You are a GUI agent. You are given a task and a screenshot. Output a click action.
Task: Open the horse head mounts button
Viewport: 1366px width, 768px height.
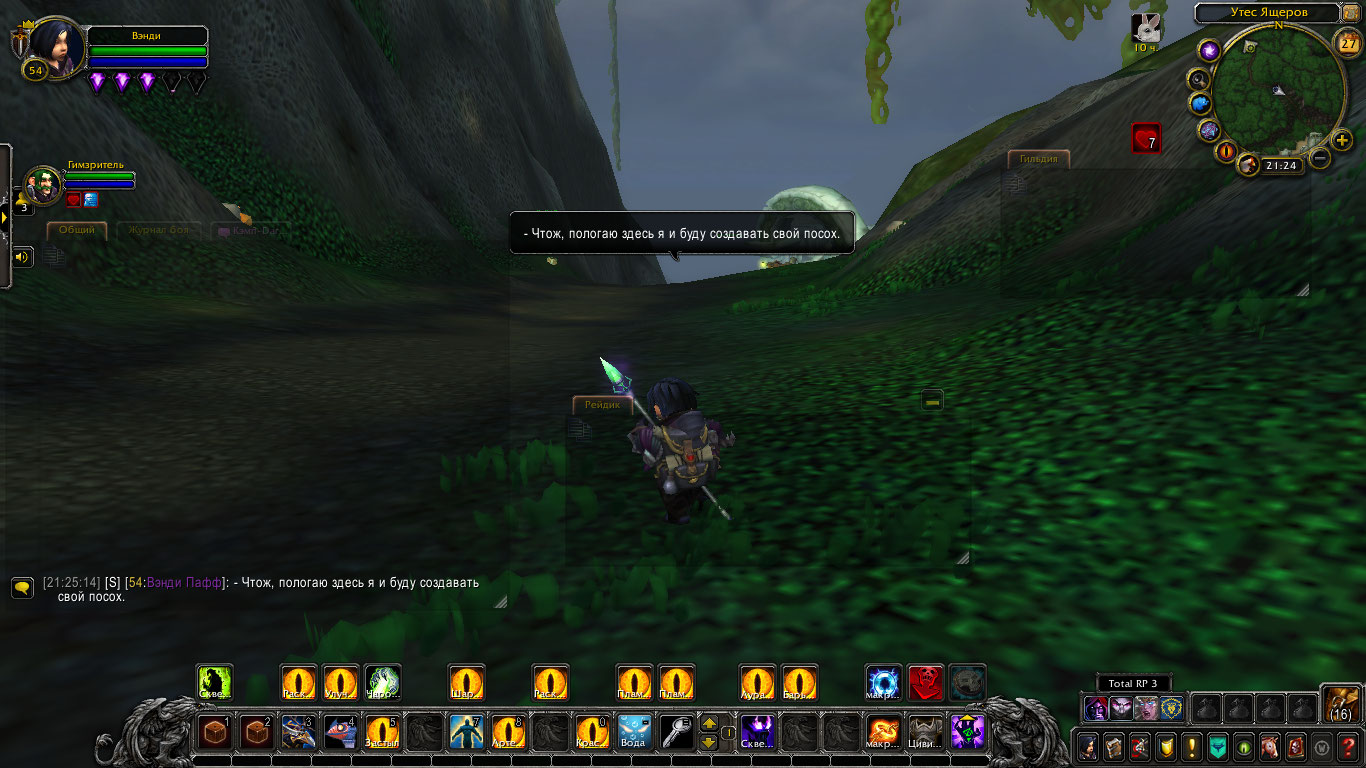click(x=1270, y=746)
